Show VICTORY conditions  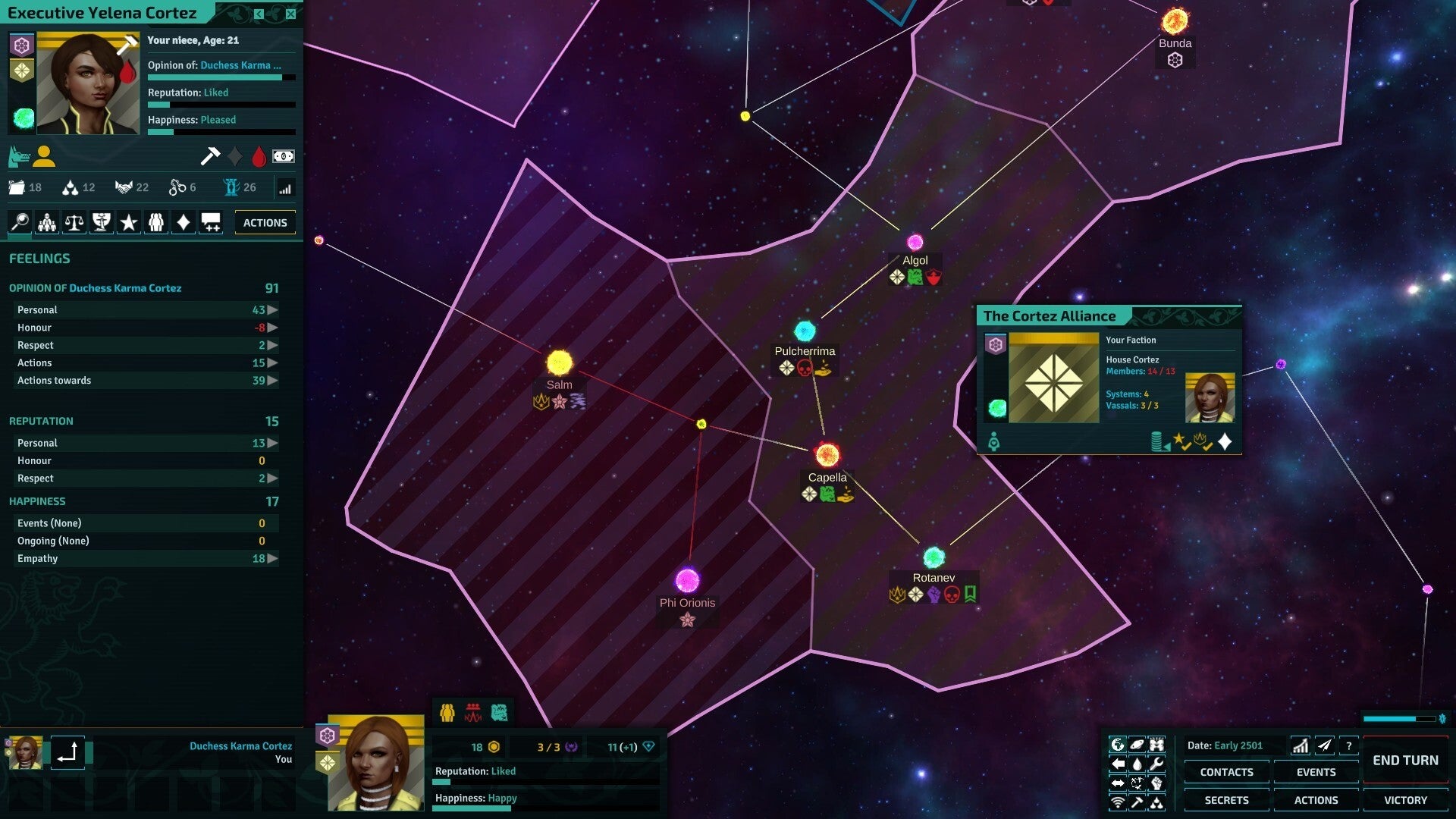pyautogui.click(x=1405, y=800)
